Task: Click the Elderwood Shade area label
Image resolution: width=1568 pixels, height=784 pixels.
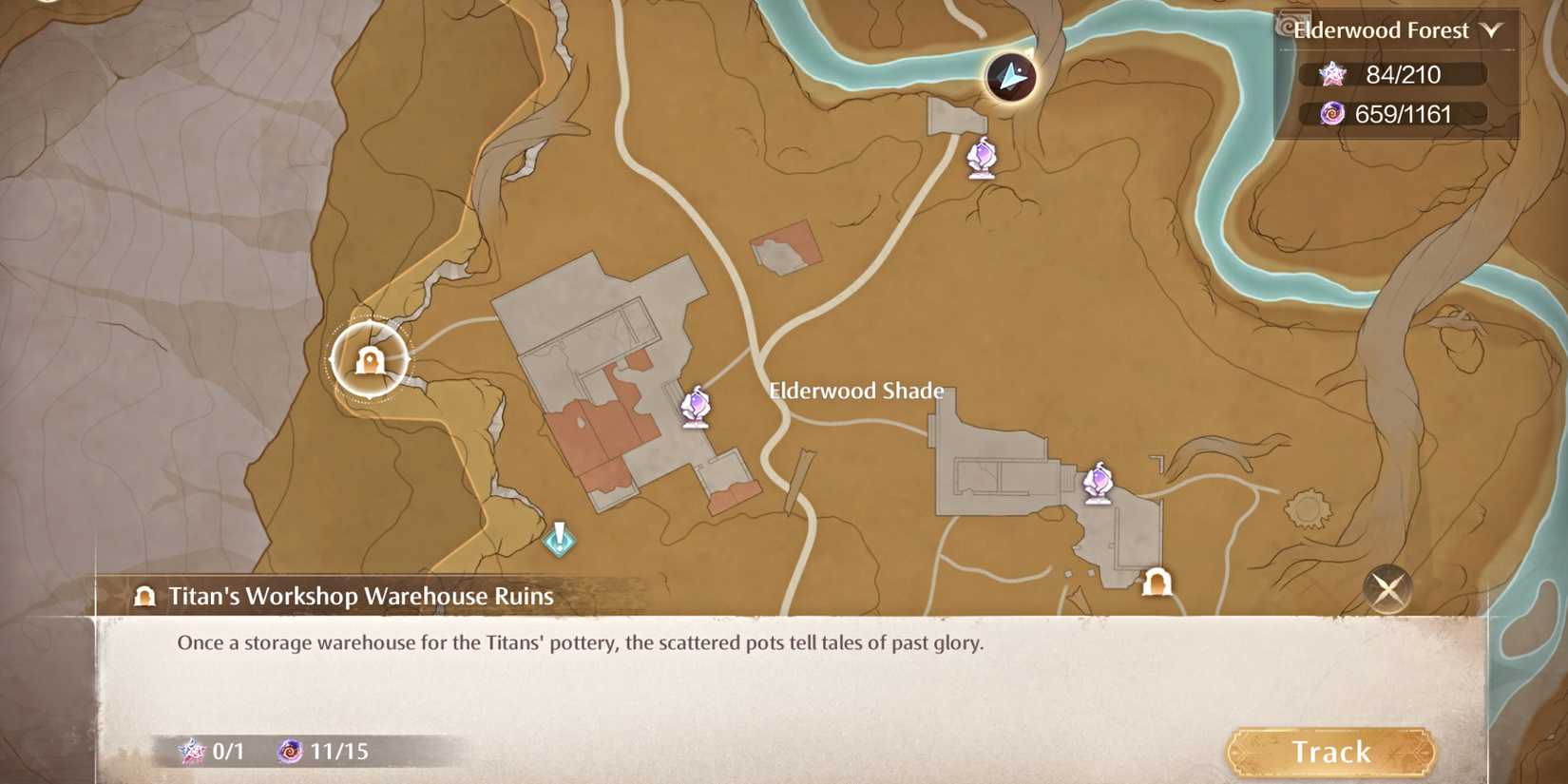Action: click(855, 391)
